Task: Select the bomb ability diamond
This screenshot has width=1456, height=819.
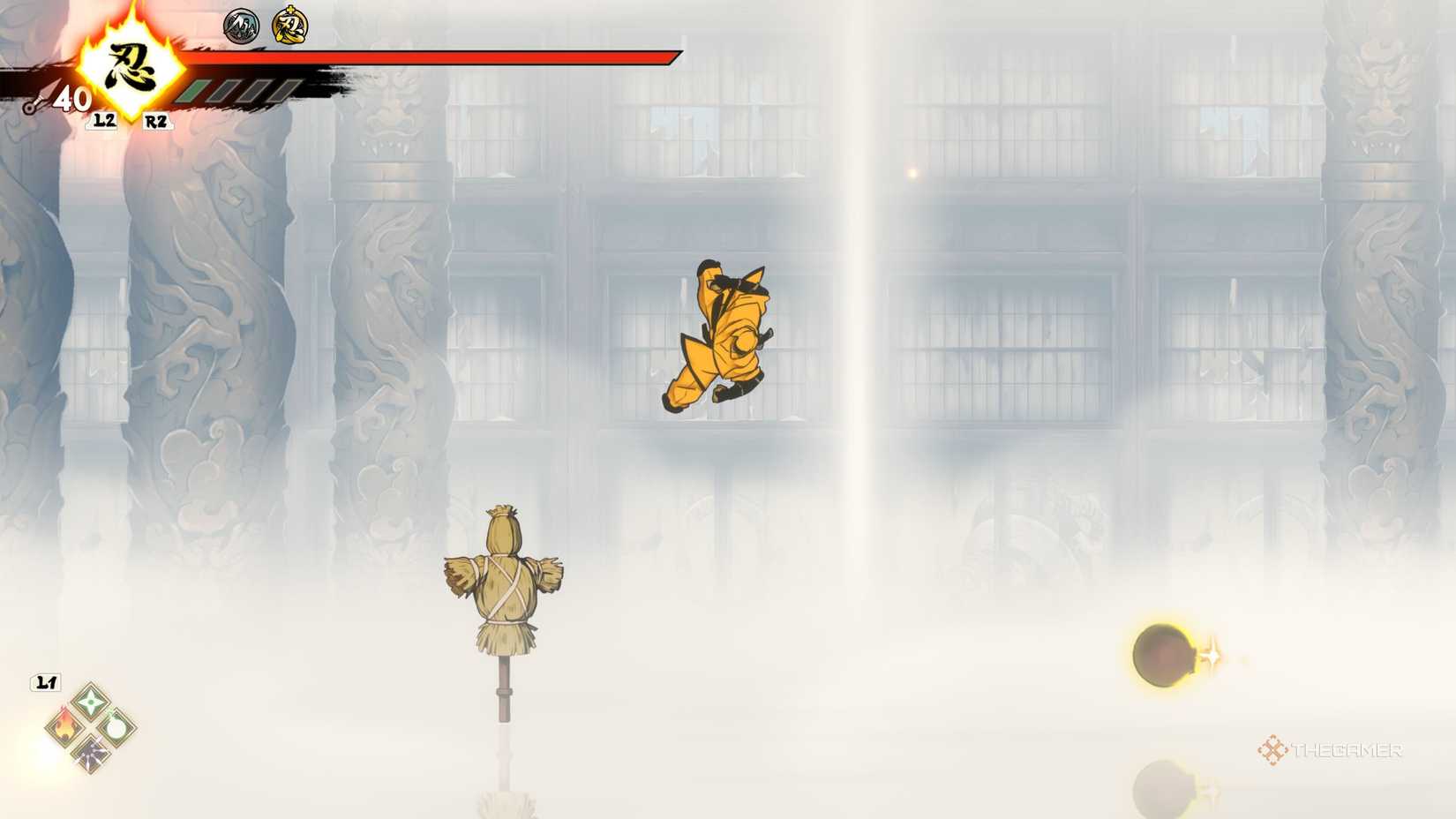Action: pyautogui.click(x=116, y=728)
